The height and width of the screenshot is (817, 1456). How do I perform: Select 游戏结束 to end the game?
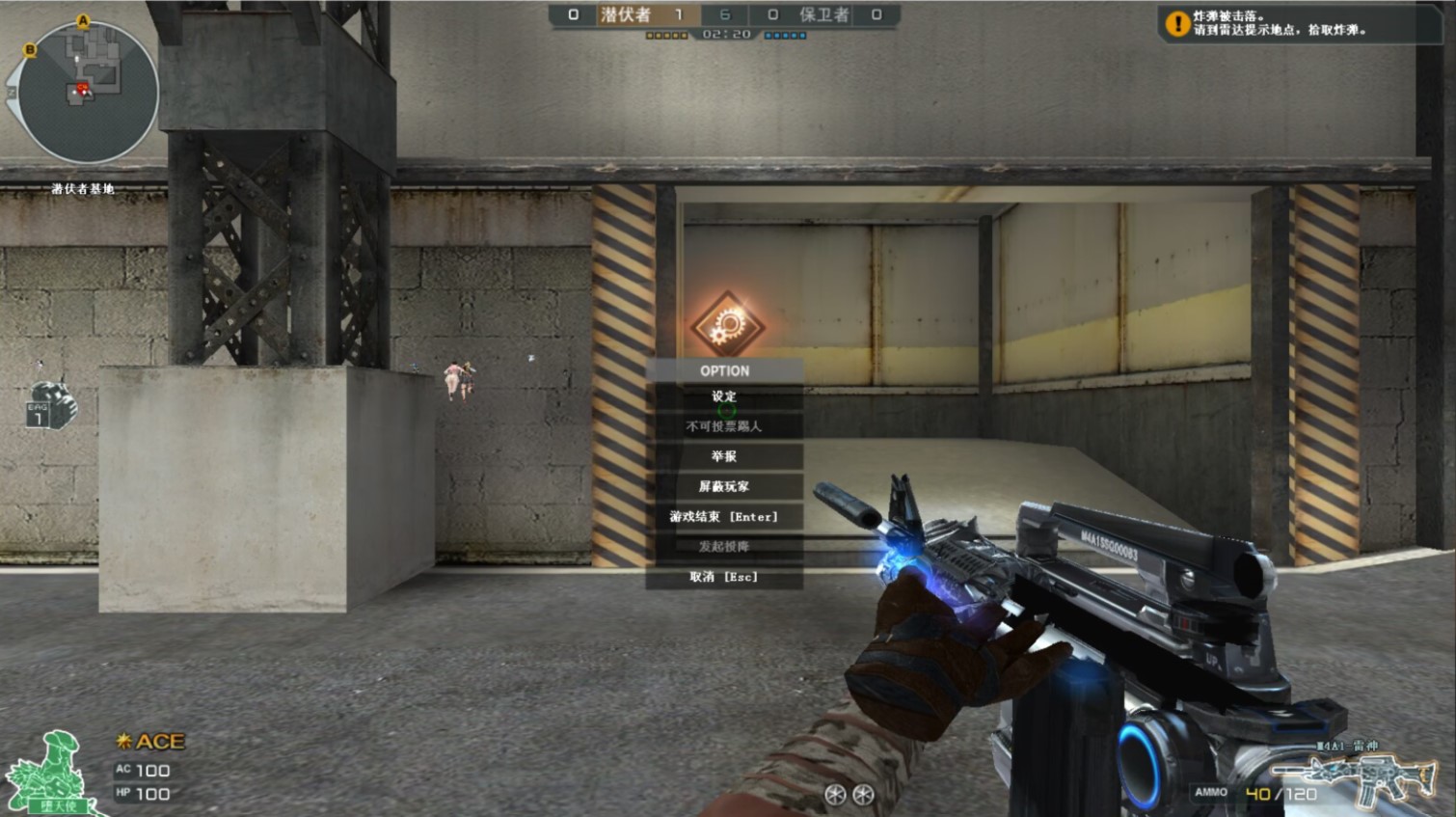[x=724, y=517]
